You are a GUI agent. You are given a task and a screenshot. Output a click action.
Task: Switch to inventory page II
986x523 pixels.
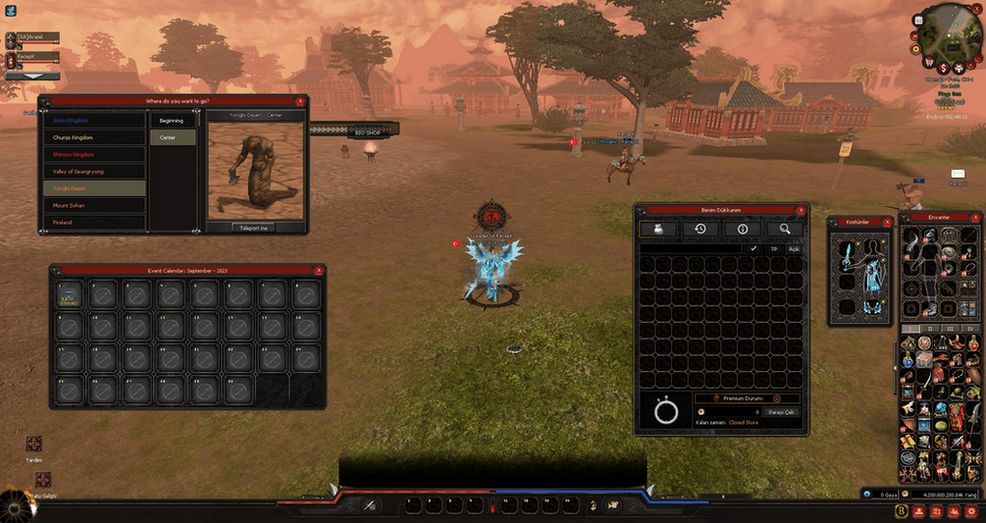point(929,328)
